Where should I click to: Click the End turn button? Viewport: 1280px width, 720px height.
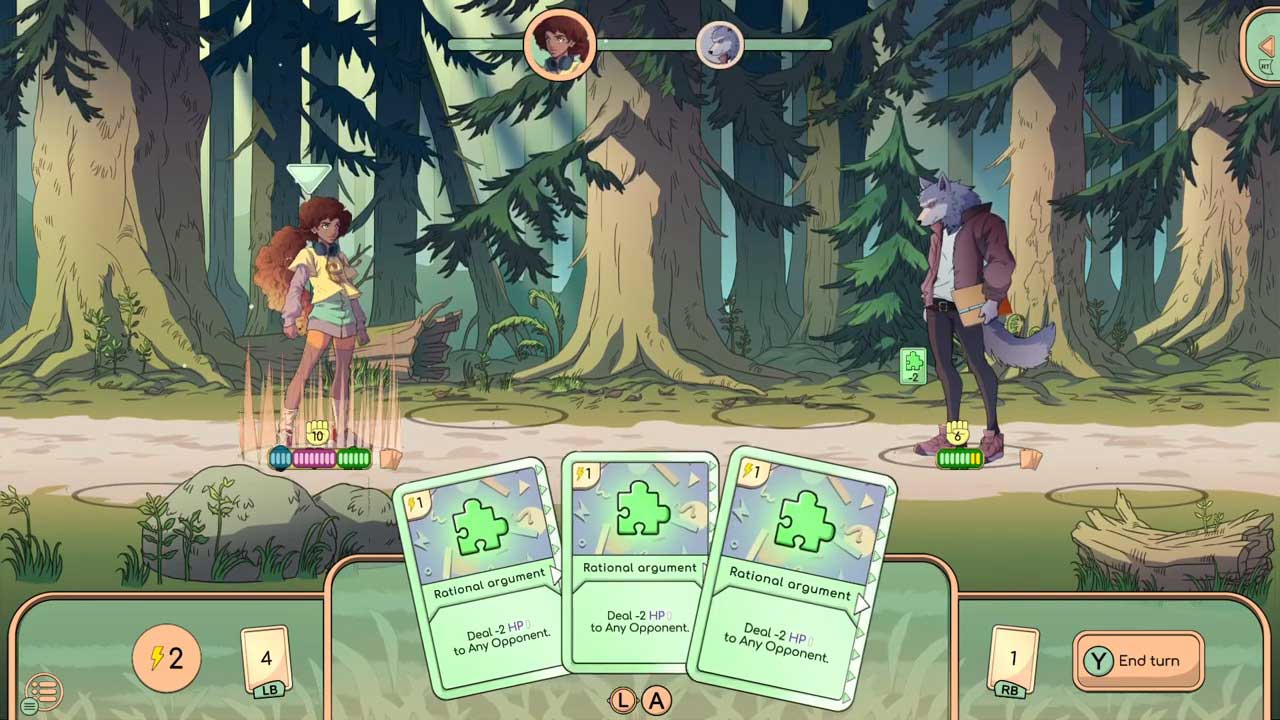tap(1138, 661)
